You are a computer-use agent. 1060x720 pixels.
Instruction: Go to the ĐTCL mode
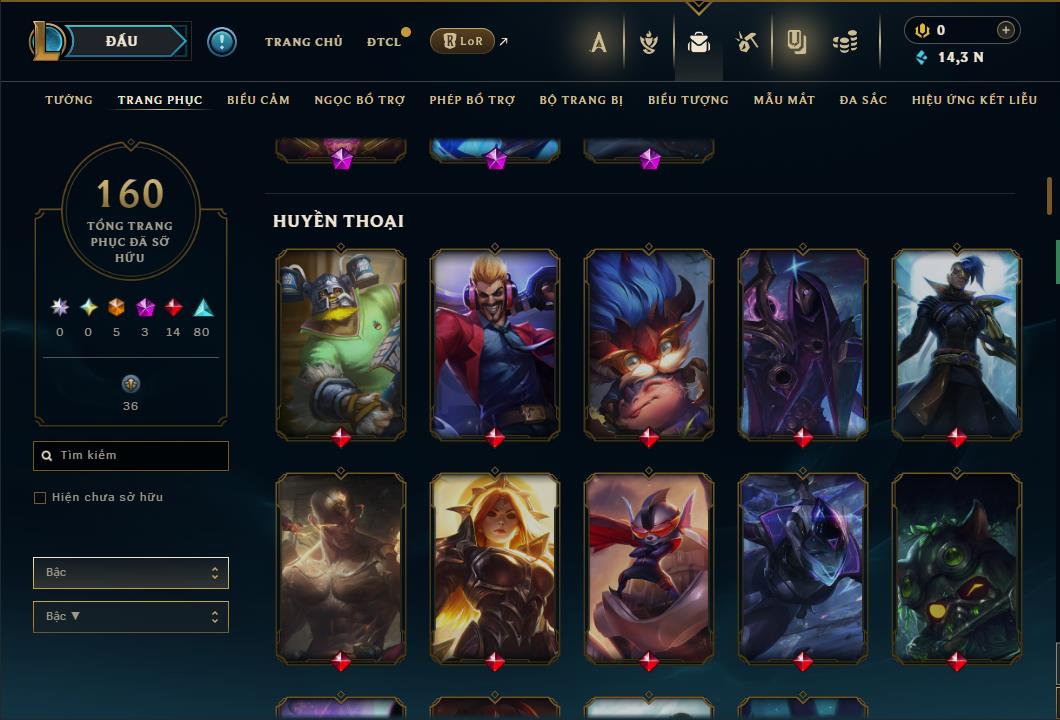[383, 42]
